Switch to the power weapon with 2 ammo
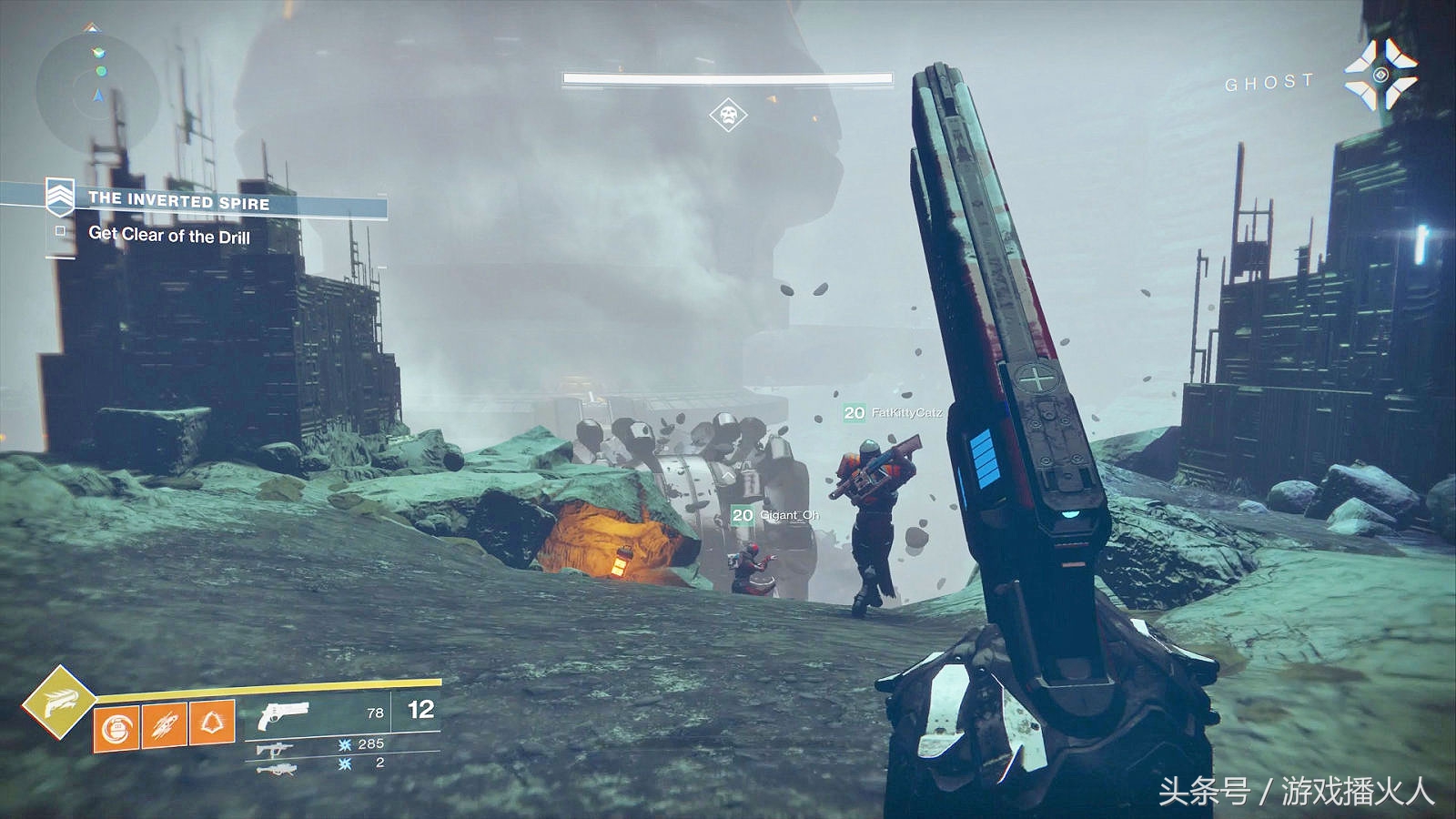 277,769
